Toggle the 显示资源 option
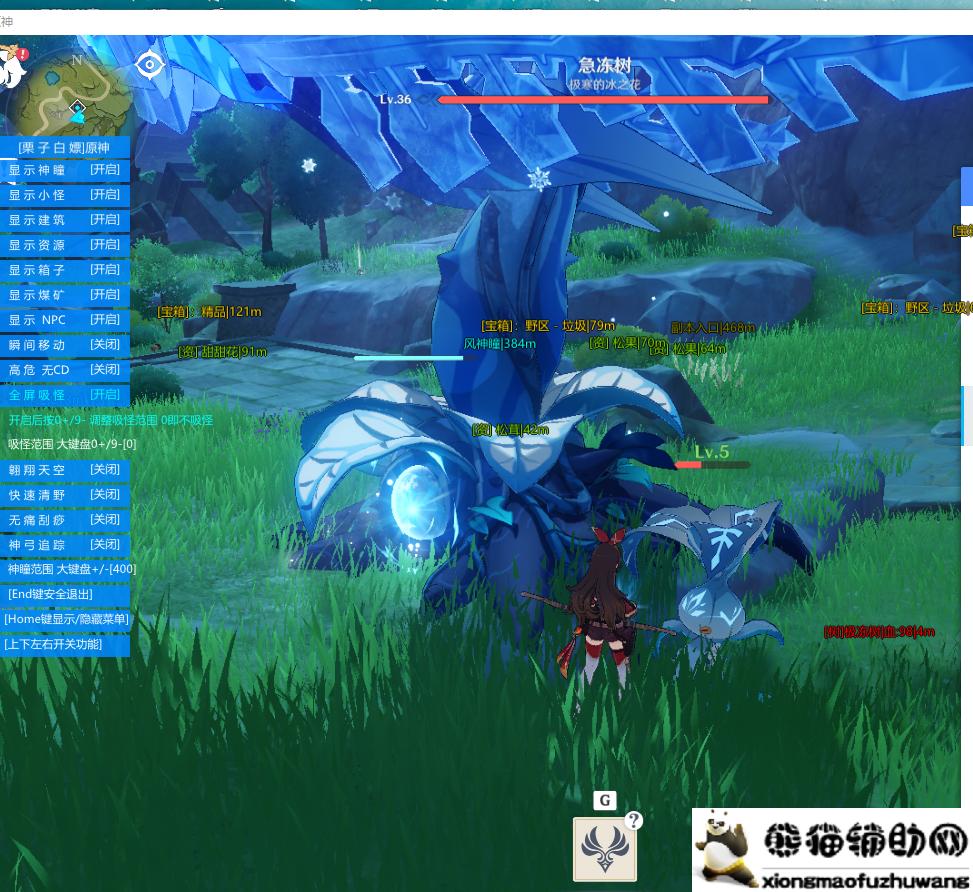The image size is (973, 892). tap(65, 245)
